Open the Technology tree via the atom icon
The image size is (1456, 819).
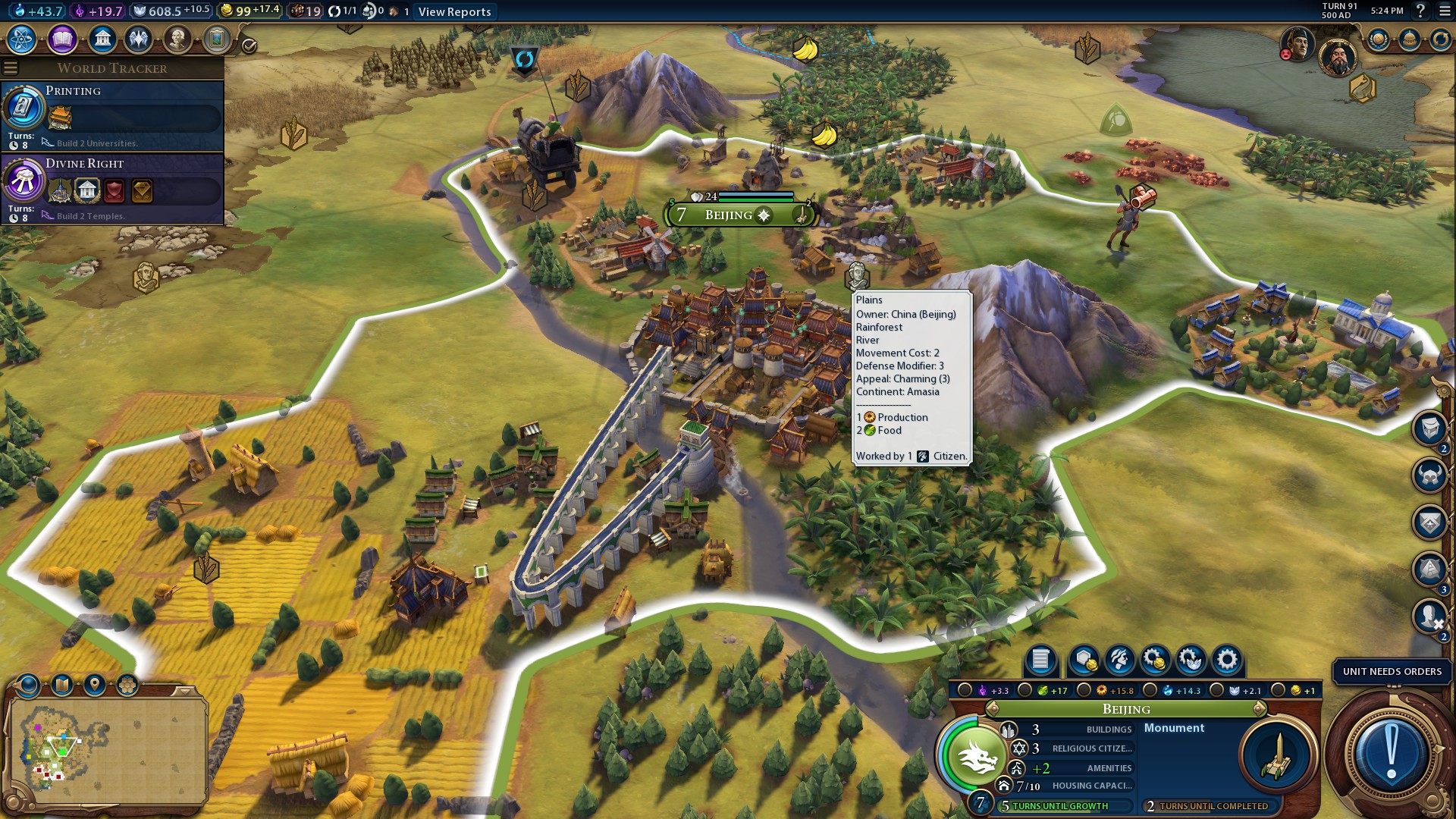23,39
